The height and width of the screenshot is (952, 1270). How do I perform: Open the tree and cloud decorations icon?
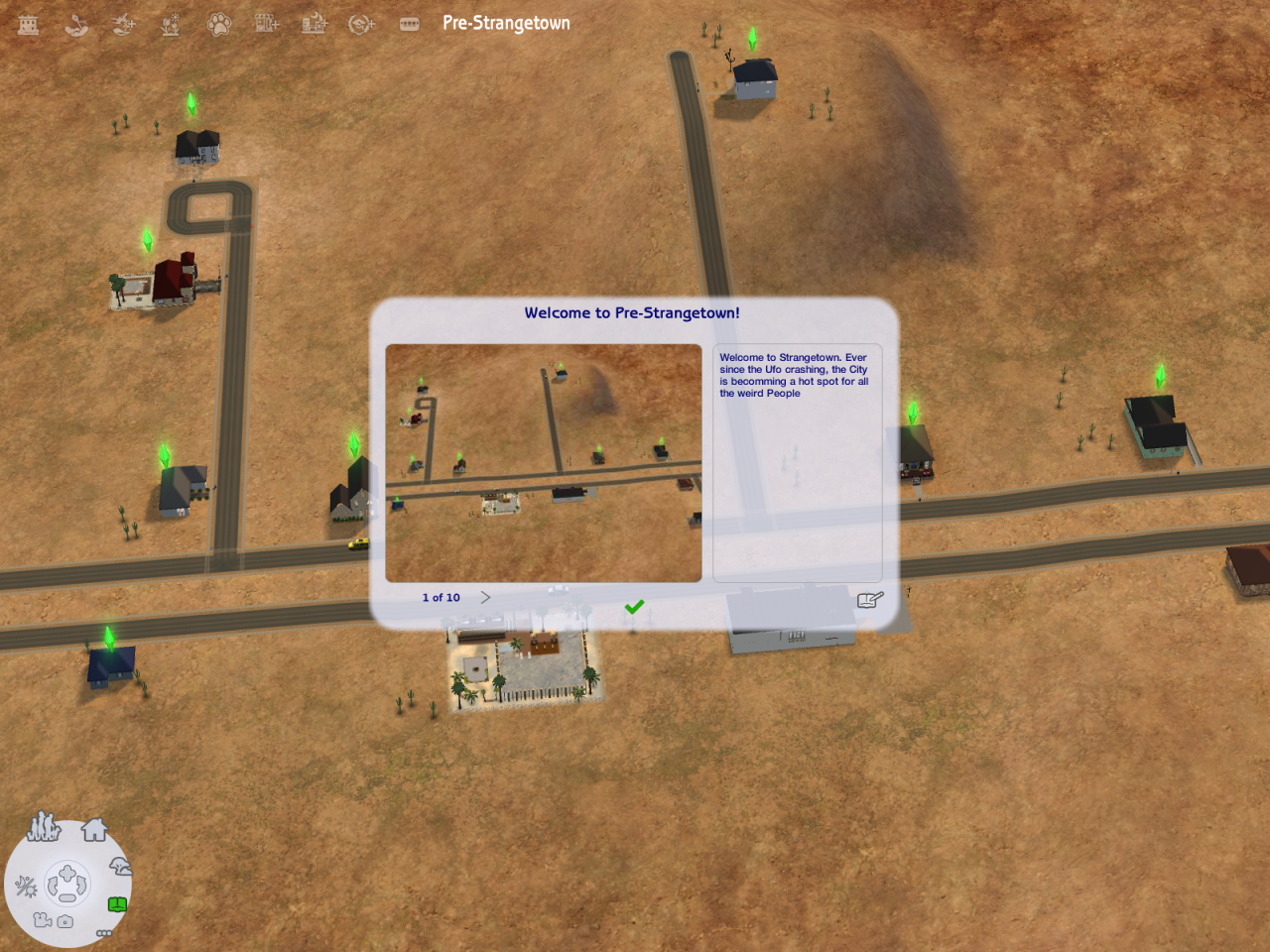(x=120, y=867)
